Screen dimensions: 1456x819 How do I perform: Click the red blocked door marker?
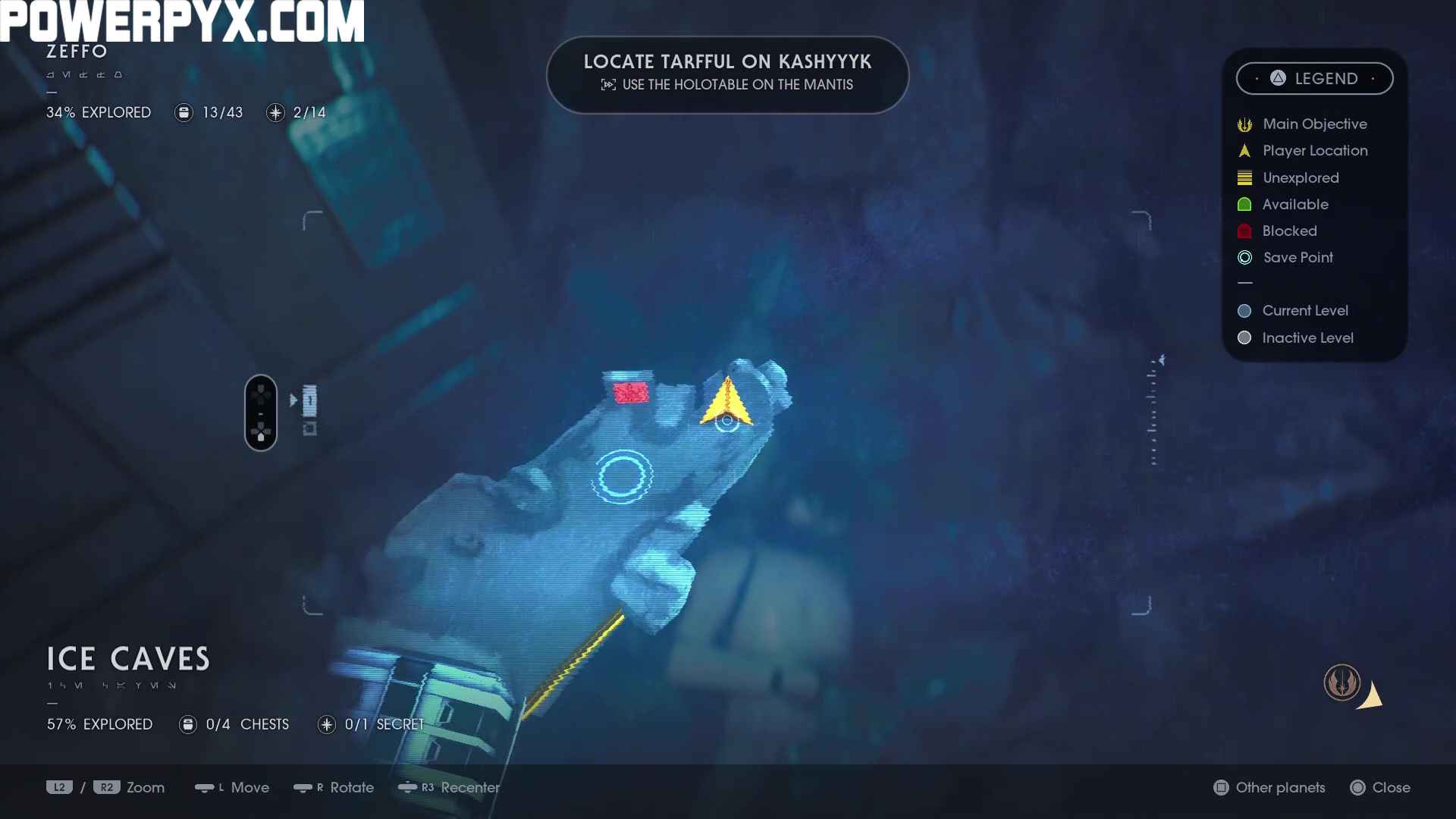(631, 392)
